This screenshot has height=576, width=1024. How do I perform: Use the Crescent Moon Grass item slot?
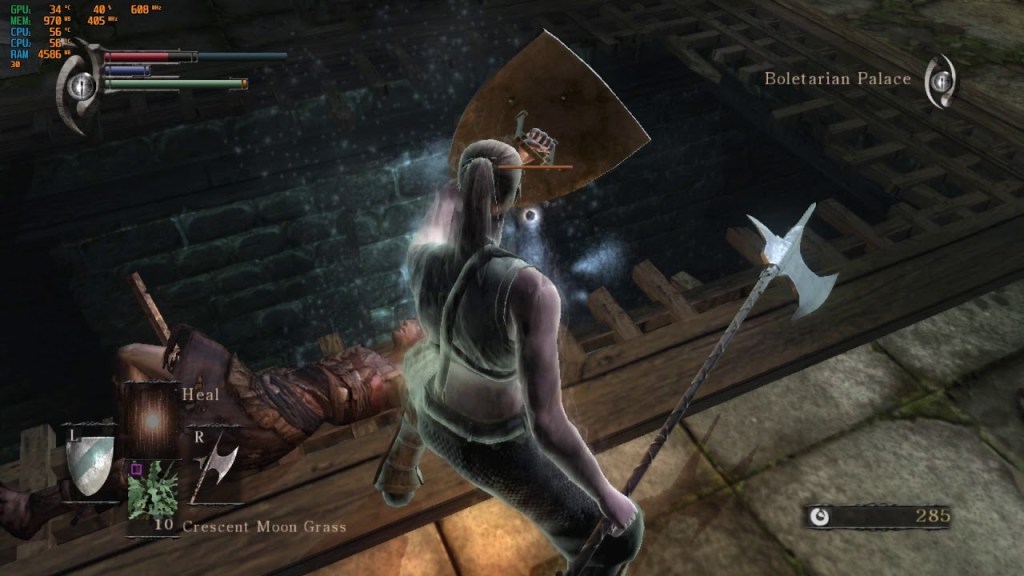click(x=152, y=490)
